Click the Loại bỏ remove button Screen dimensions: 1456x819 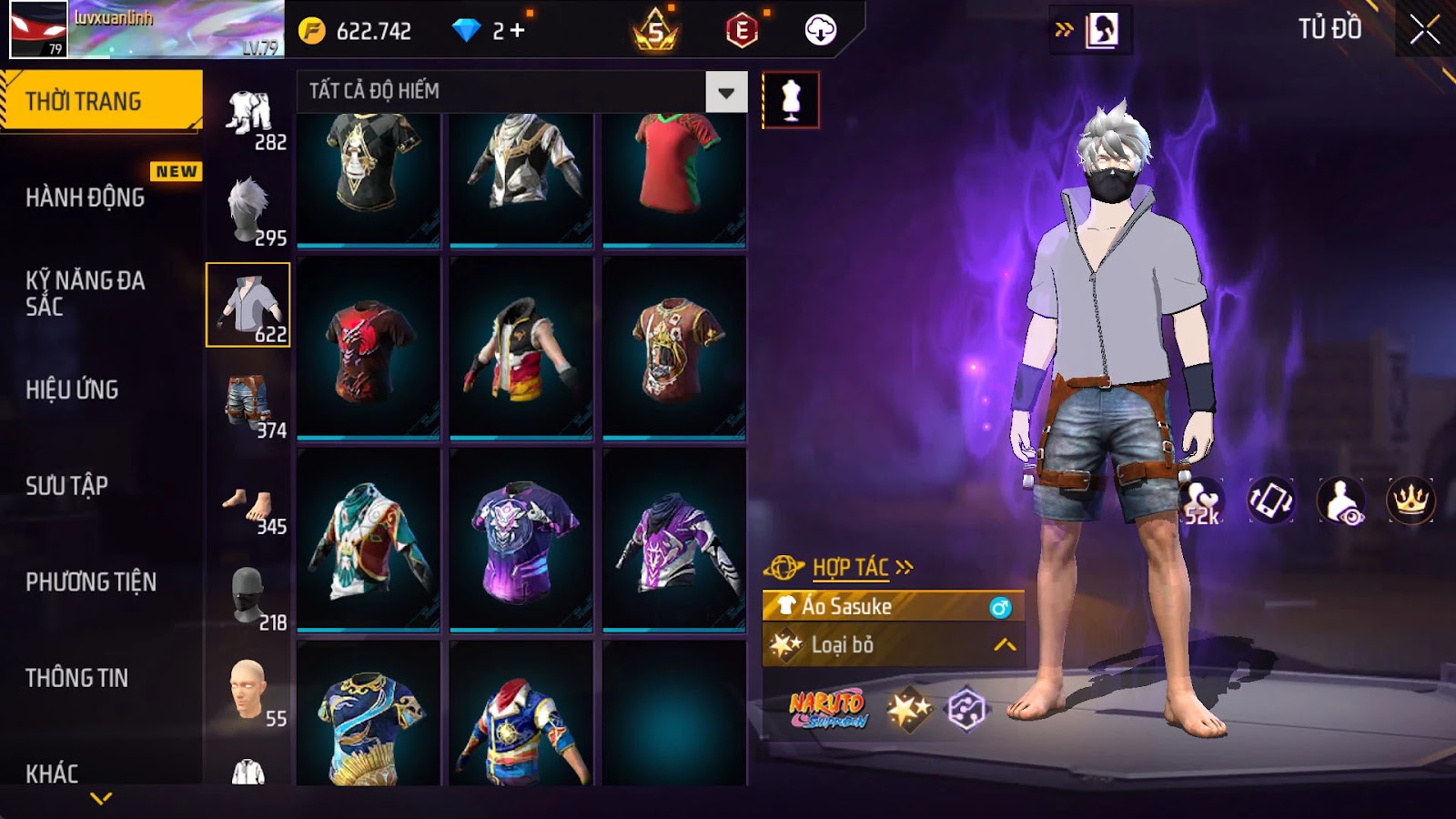coord(892,645)
